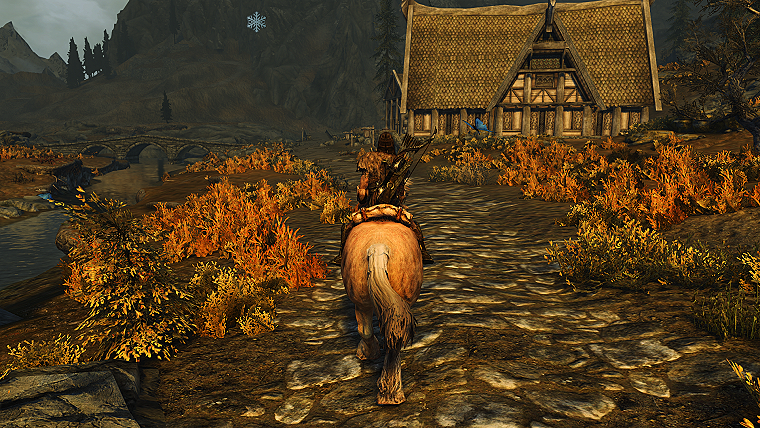The image size is (760, 428).
Task: Click the snowflake weather indicator icon
Action: 257,21
